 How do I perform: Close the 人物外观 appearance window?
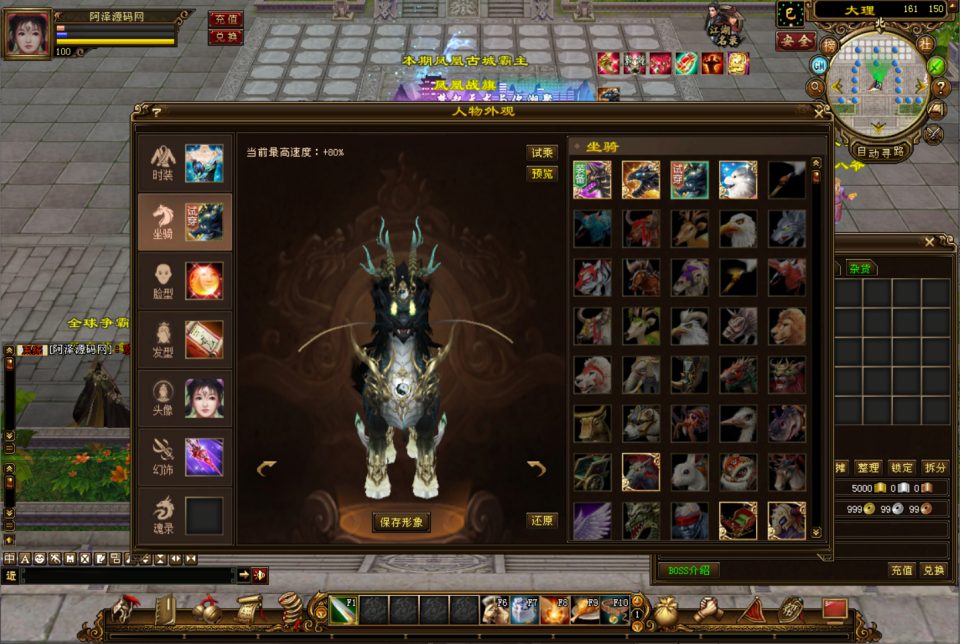point(820,112)
